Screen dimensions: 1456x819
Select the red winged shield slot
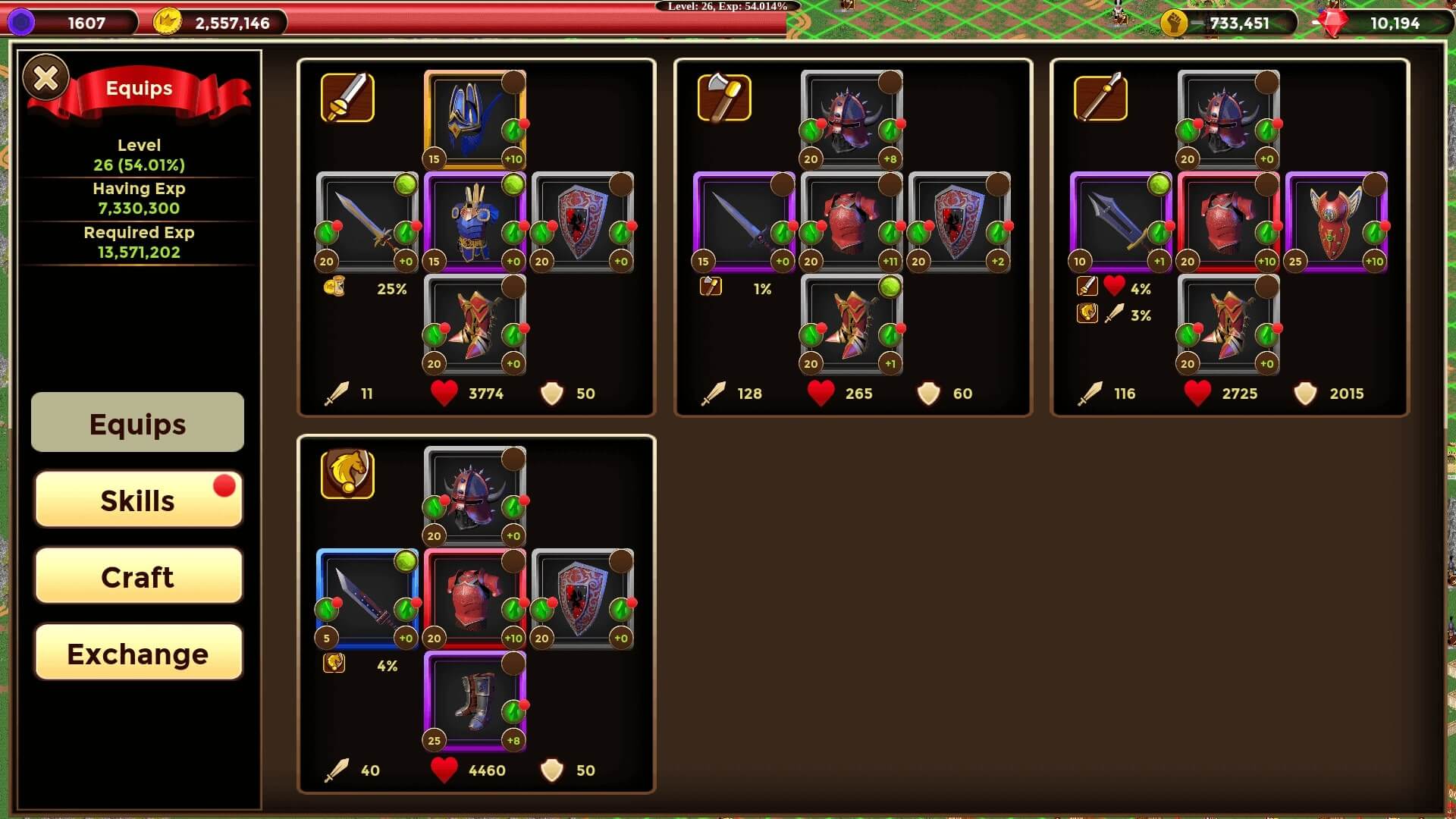point(1335,222)
